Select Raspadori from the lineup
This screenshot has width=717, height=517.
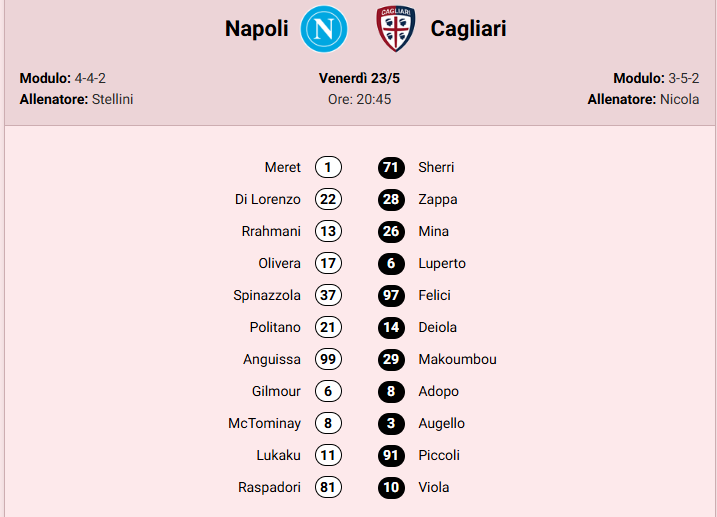[x=269, y=487]
